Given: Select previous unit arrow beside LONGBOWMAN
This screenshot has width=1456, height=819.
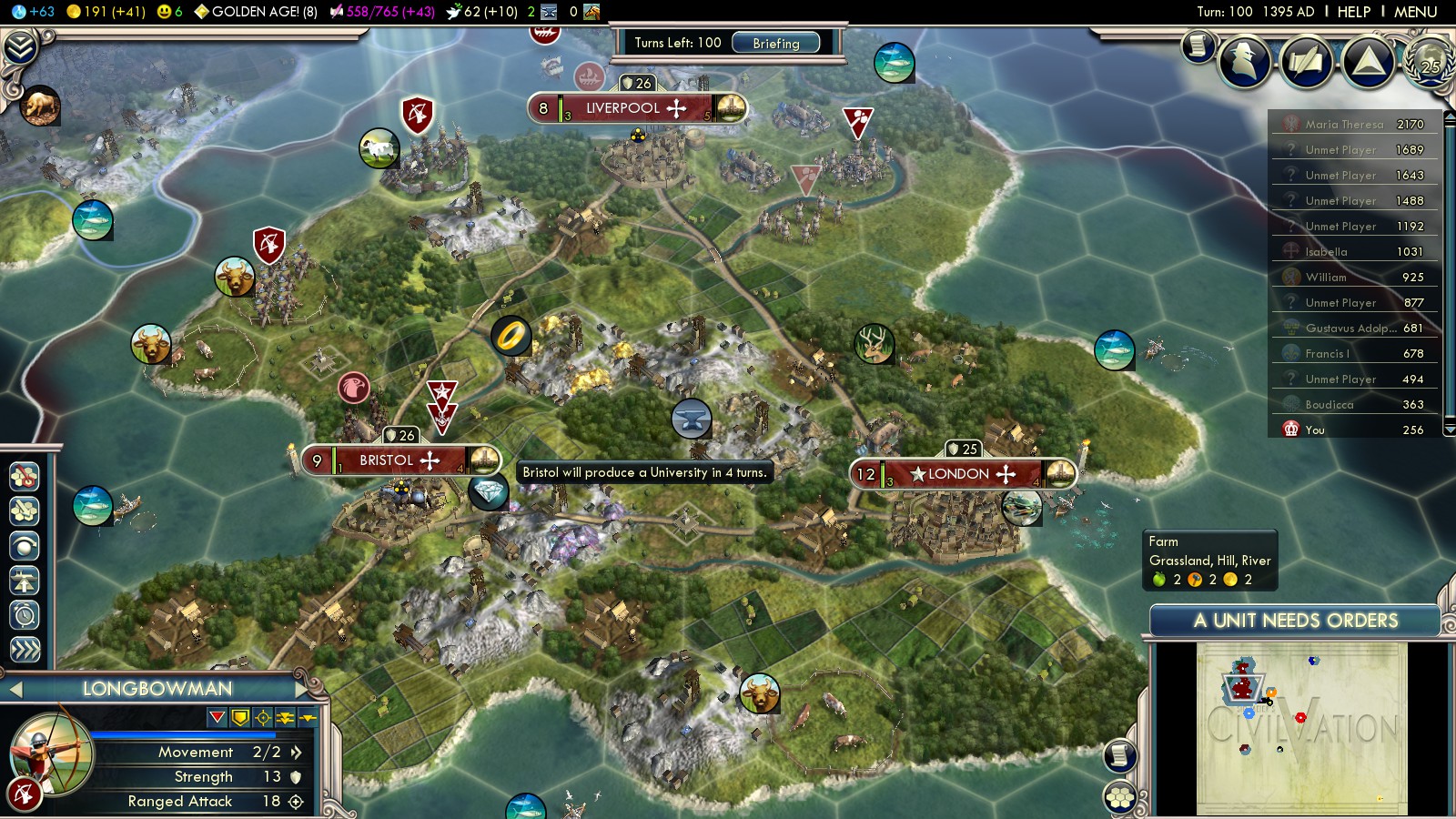Looking at the screenshot, I should (x=15, y=690).
